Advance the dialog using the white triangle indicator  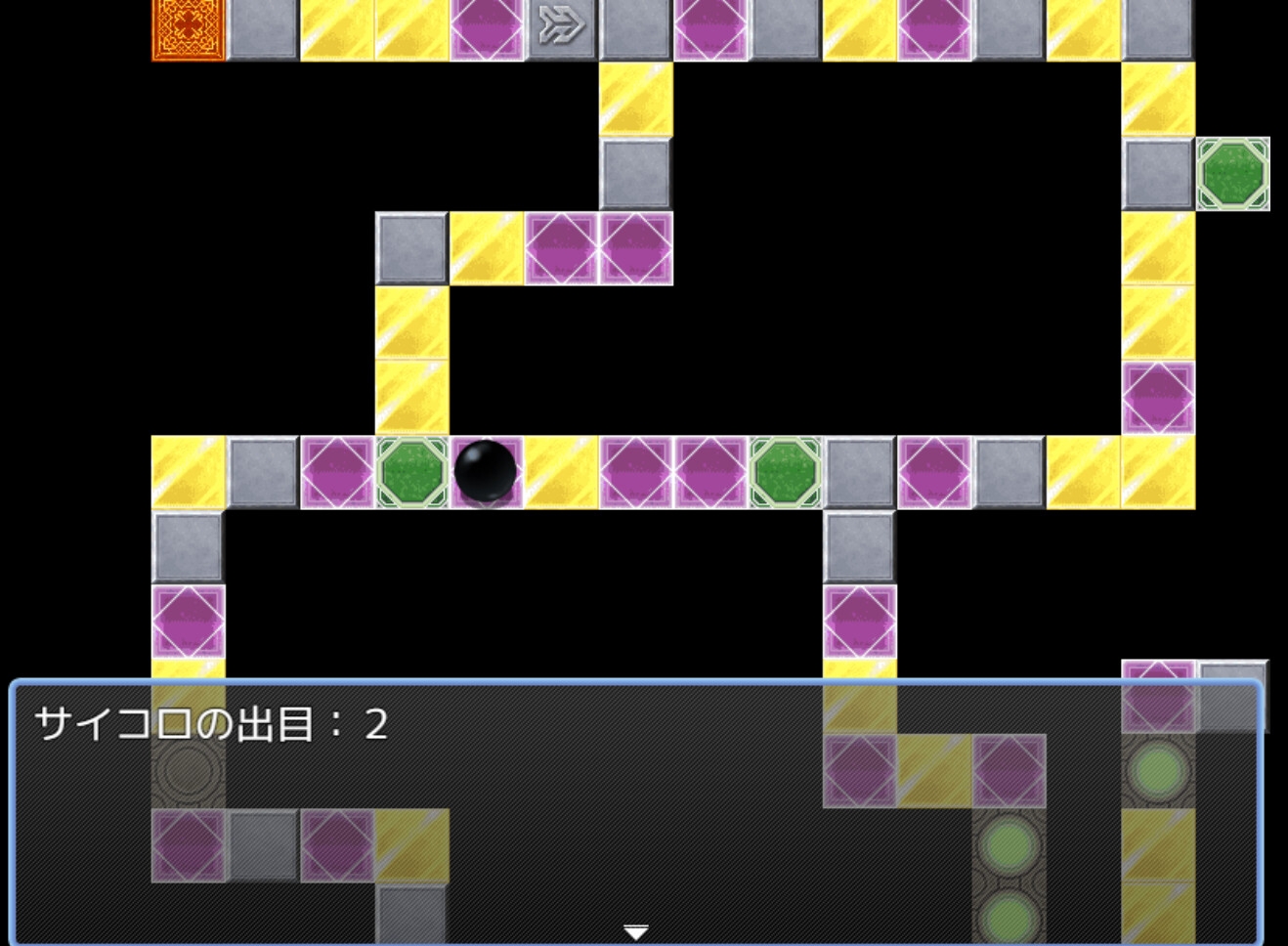click(x=638, y=932)
